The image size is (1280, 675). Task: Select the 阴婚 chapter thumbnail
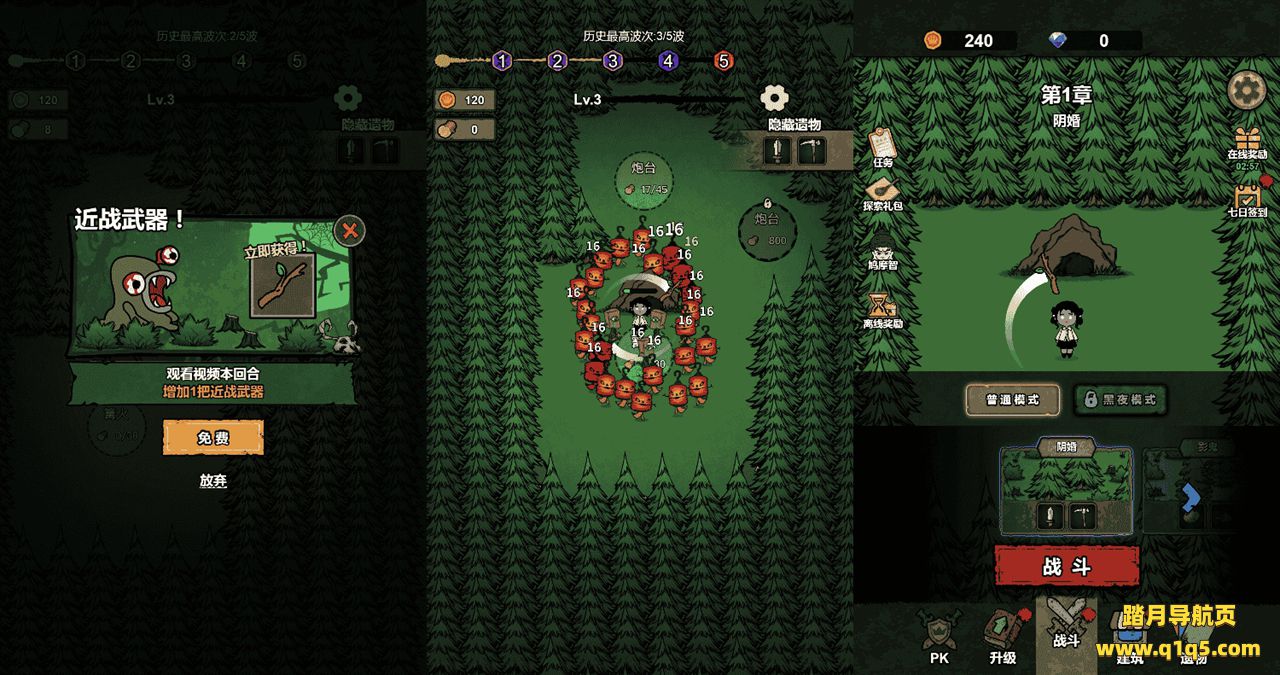click(1066, 490)
